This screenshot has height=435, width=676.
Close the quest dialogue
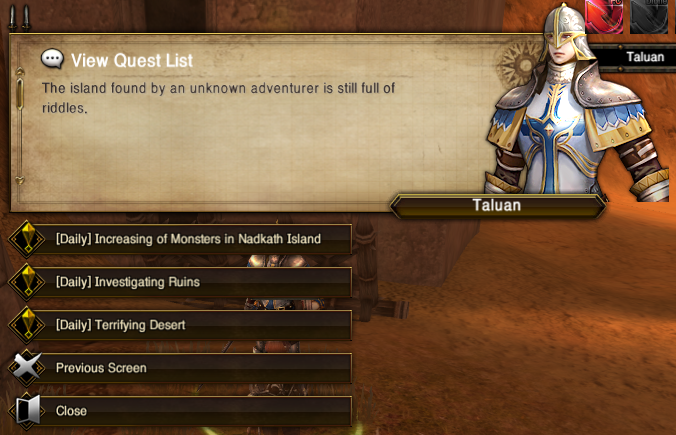71,411
